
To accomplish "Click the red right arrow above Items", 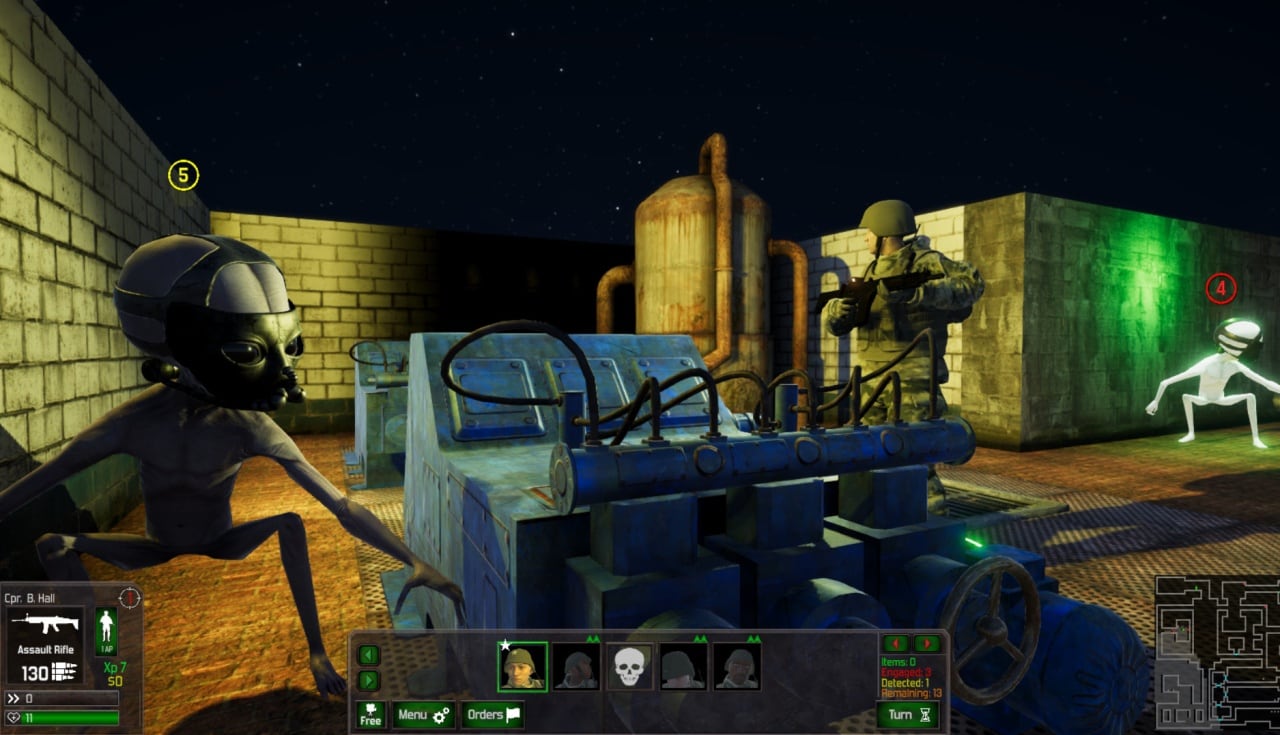I will [x=927, y=643].
